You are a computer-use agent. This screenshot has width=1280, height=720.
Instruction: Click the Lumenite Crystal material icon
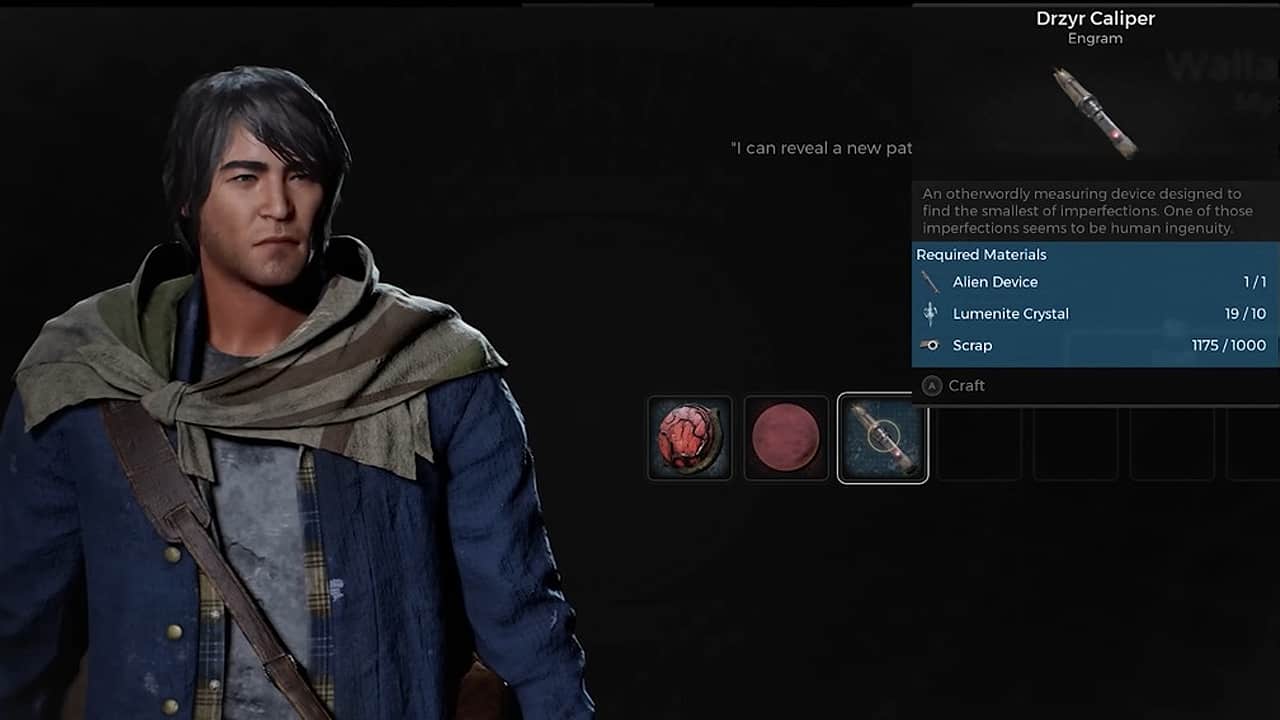click(929, 313)
